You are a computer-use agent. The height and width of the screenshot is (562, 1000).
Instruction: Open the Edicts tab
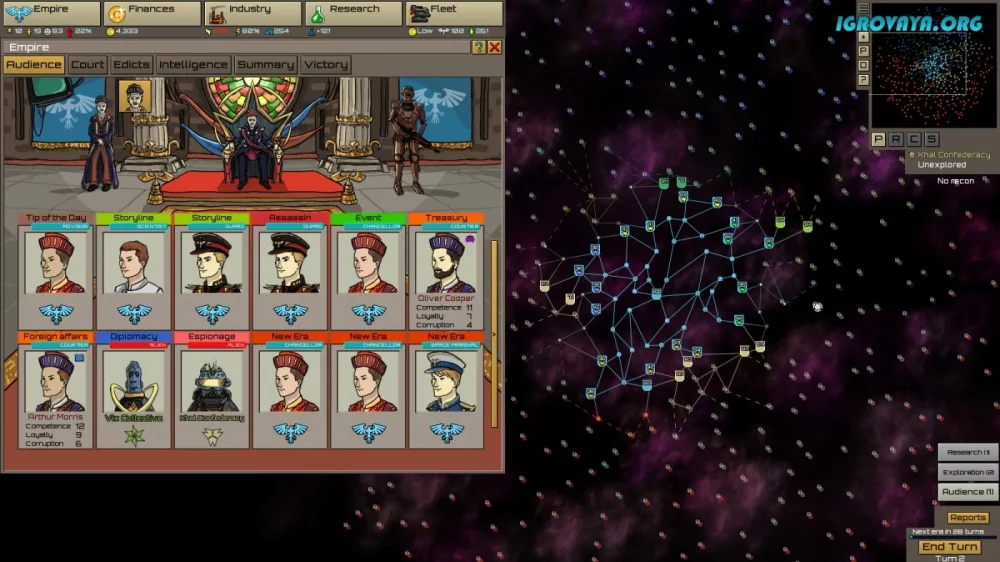coord(131,65)
